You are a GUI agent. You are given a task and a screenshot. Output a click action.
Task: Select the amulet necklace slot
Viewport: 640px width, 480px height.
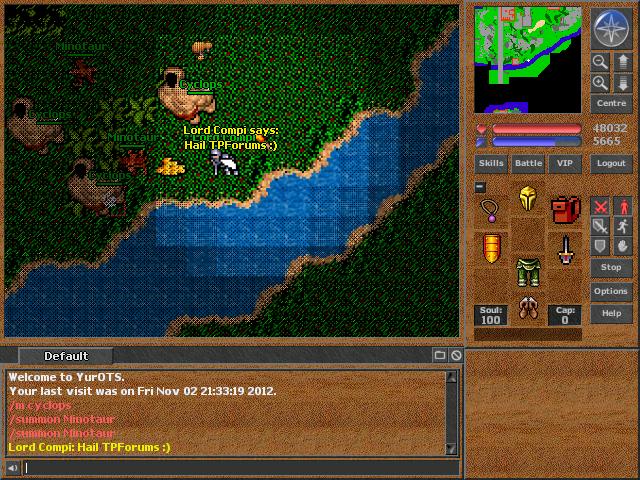[x=491, y=211]
